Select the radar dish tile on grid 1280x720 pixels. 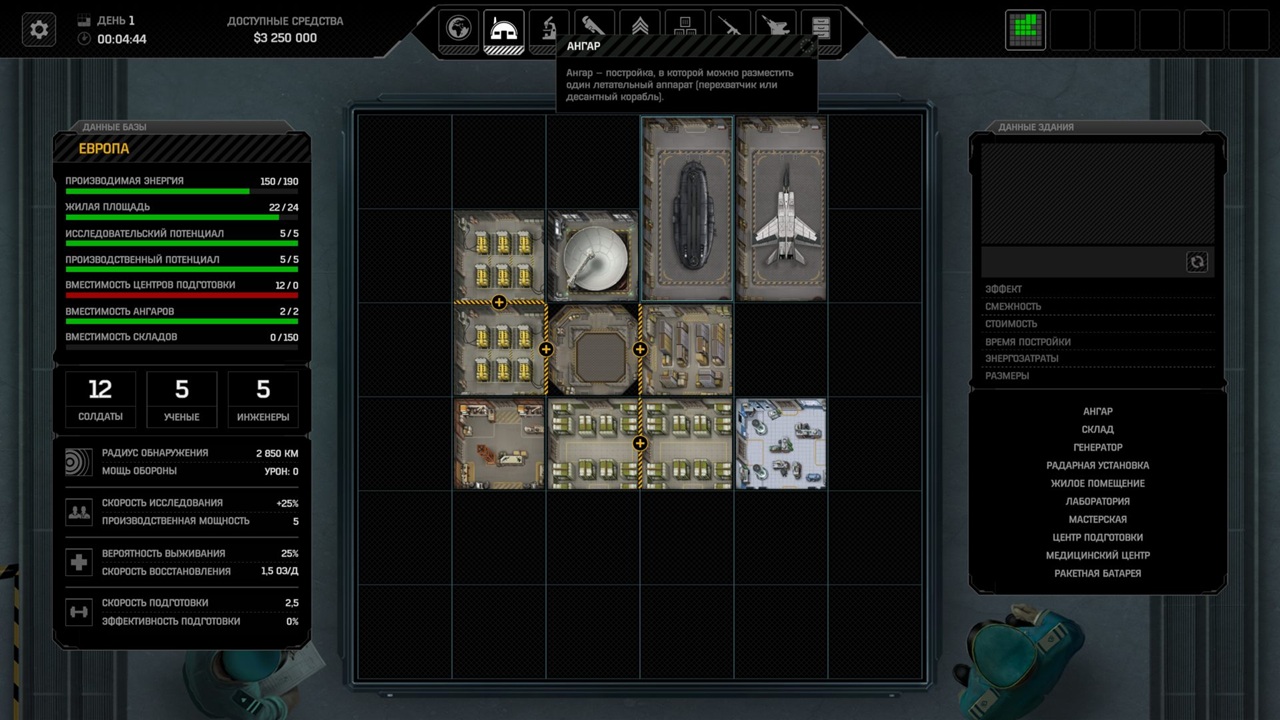[593, 256]
